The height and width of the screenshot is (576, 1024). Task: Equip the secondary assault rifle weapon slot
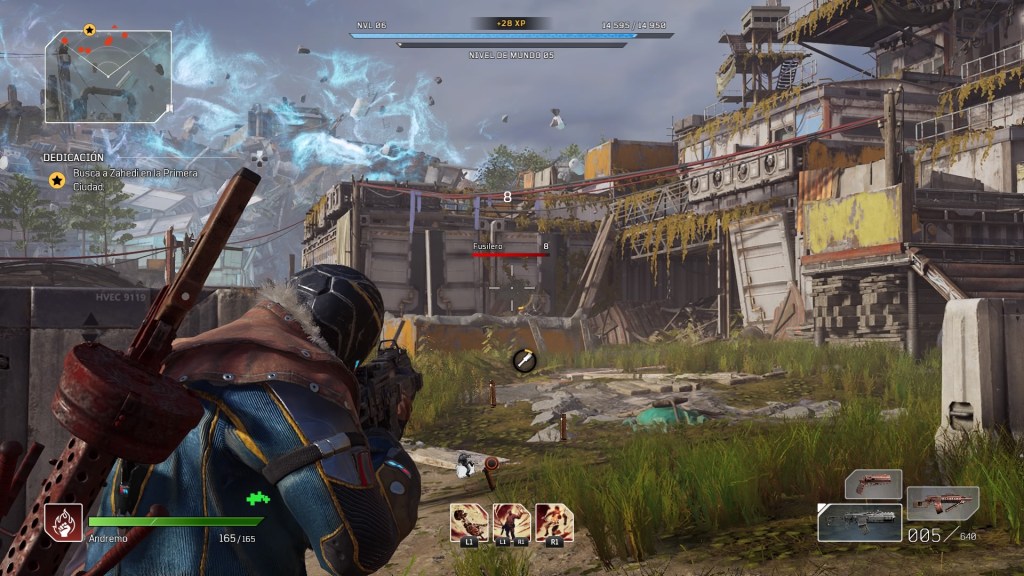[942, 503]
